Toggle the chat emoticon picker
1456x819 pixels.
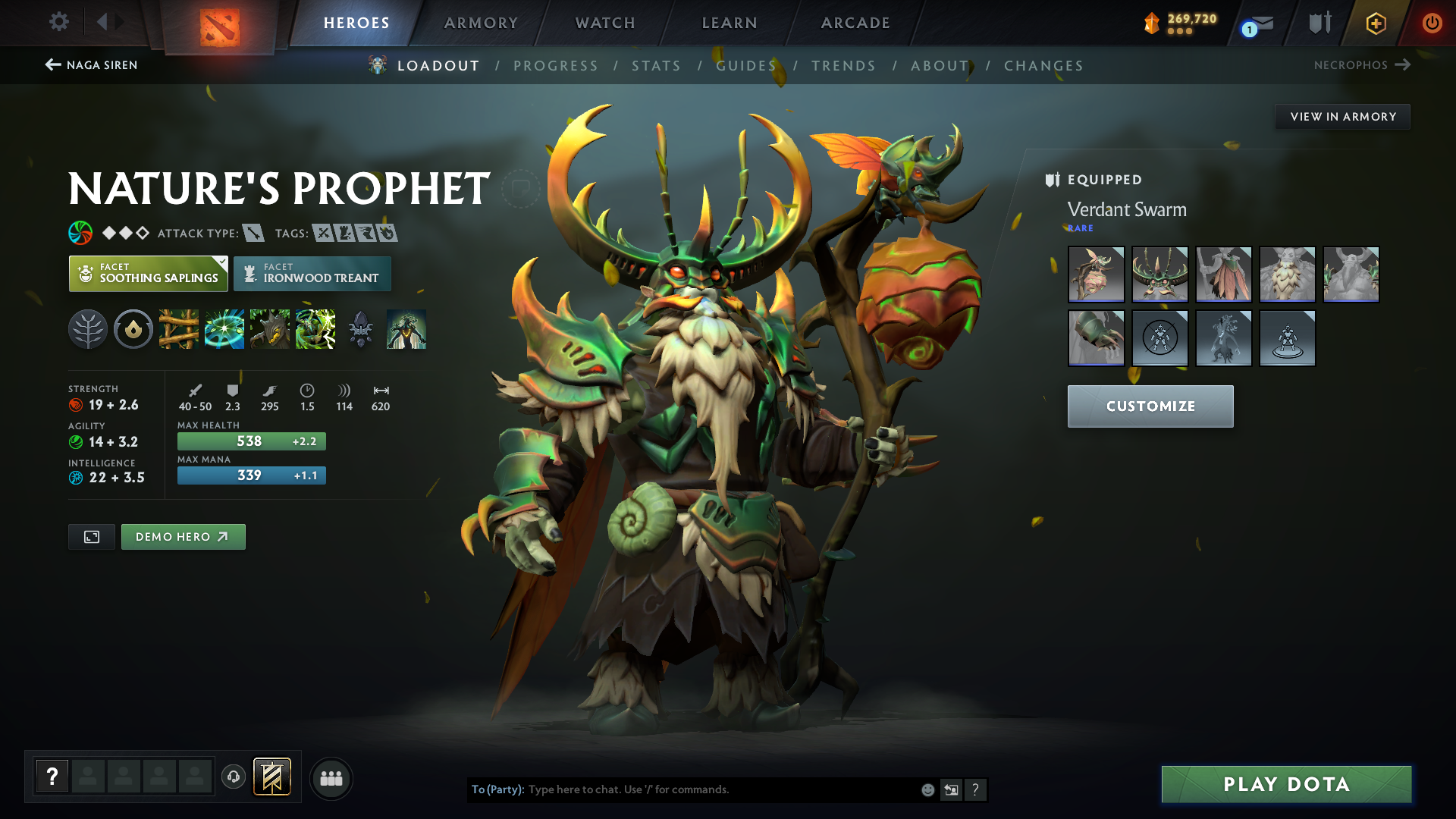[927, 789]
